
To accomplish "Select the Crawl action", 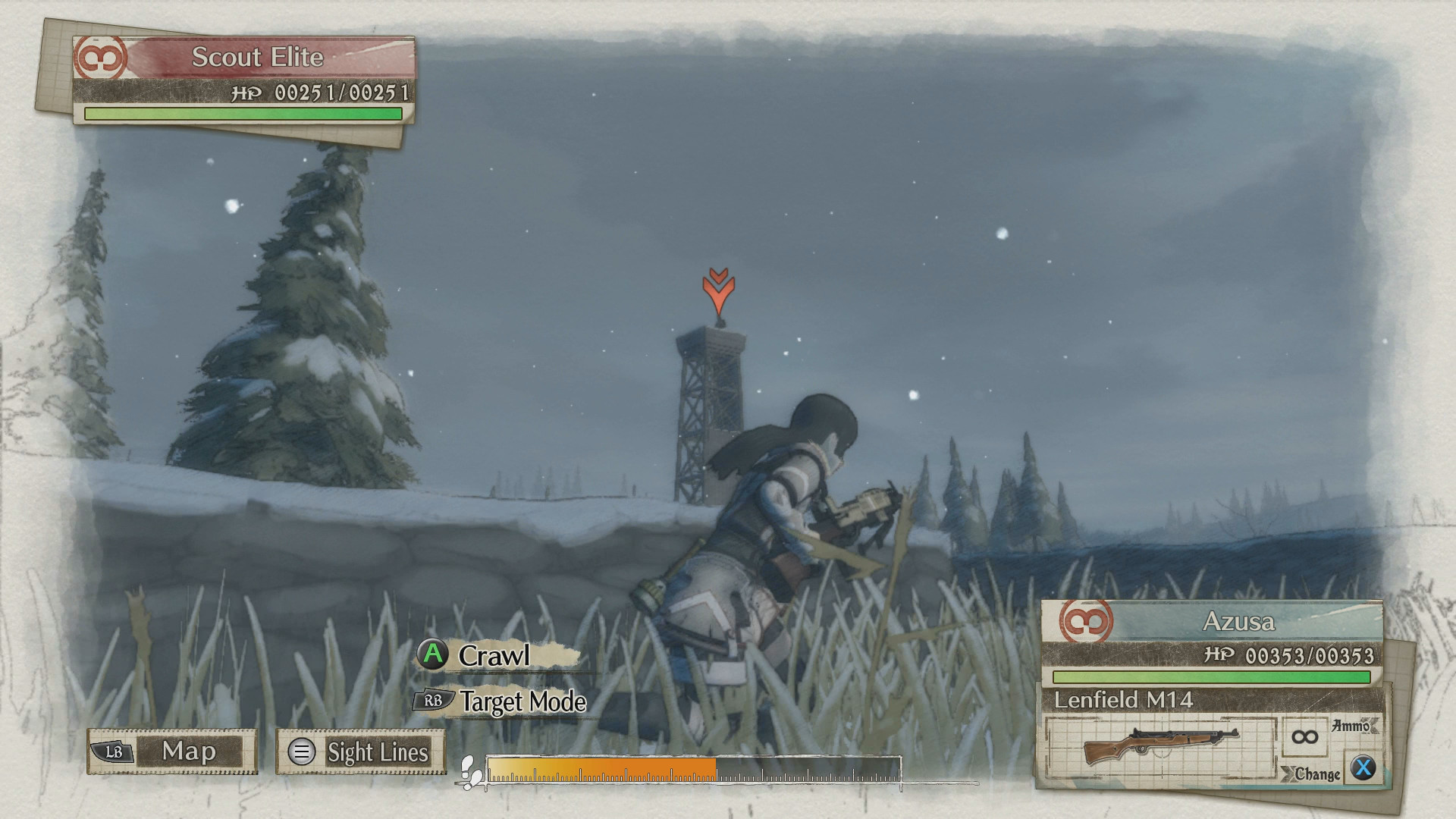I will click(x=493, y=656).
